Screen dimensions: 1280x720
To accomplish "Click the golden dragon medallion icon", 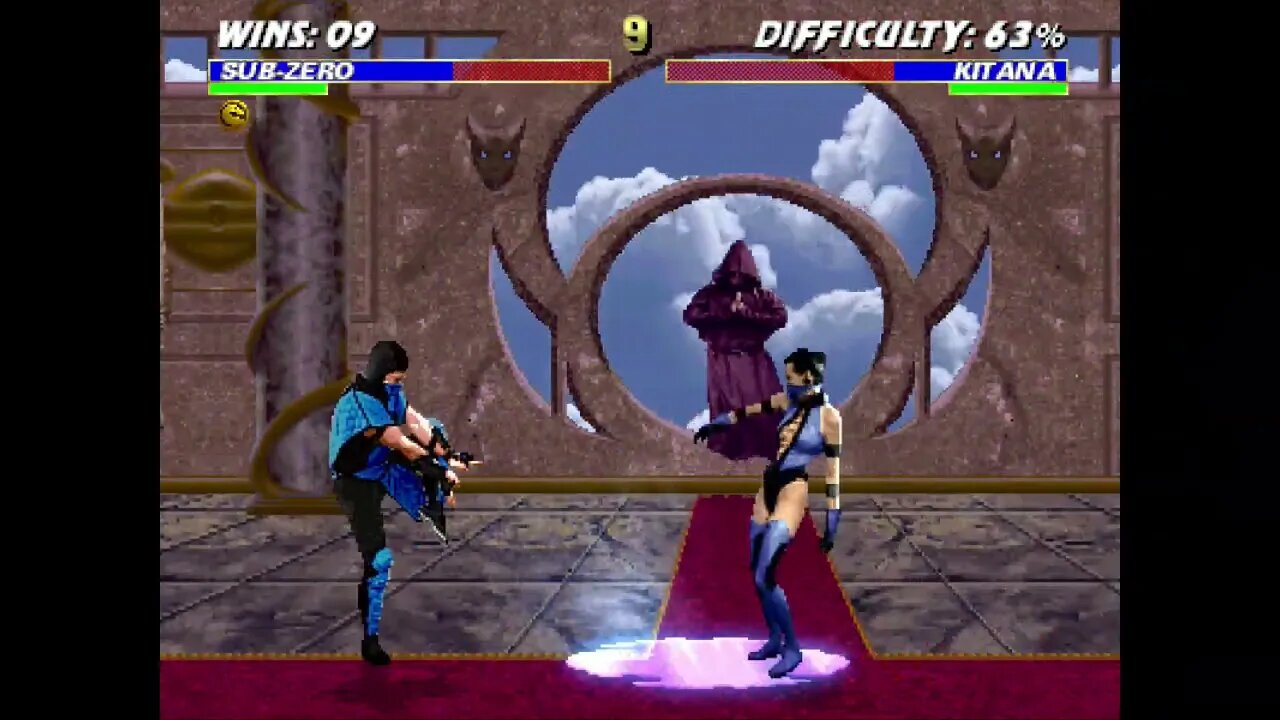I will tap(232, 113).
